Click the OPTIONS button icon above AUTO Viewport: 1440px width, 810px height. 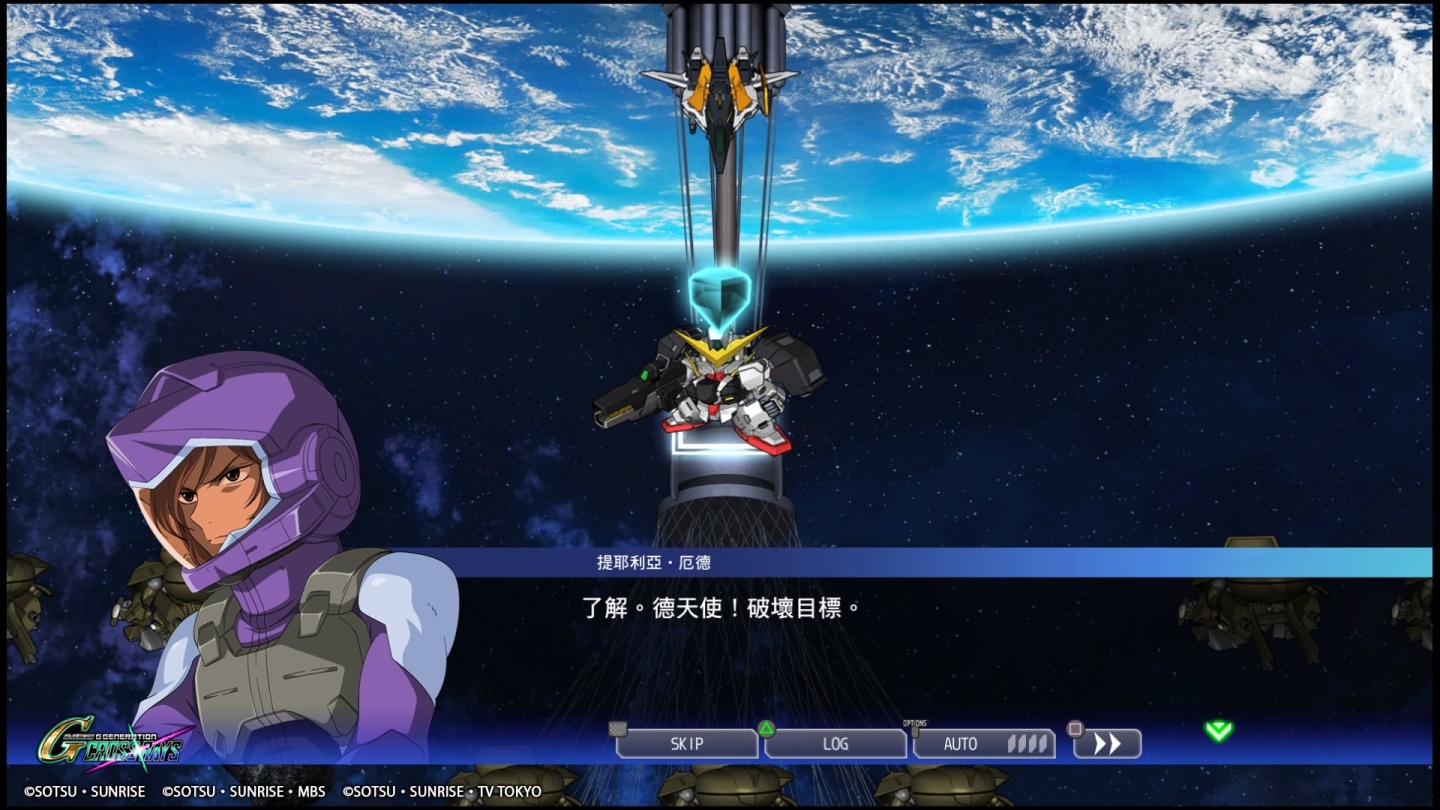(x=916, y=730)
